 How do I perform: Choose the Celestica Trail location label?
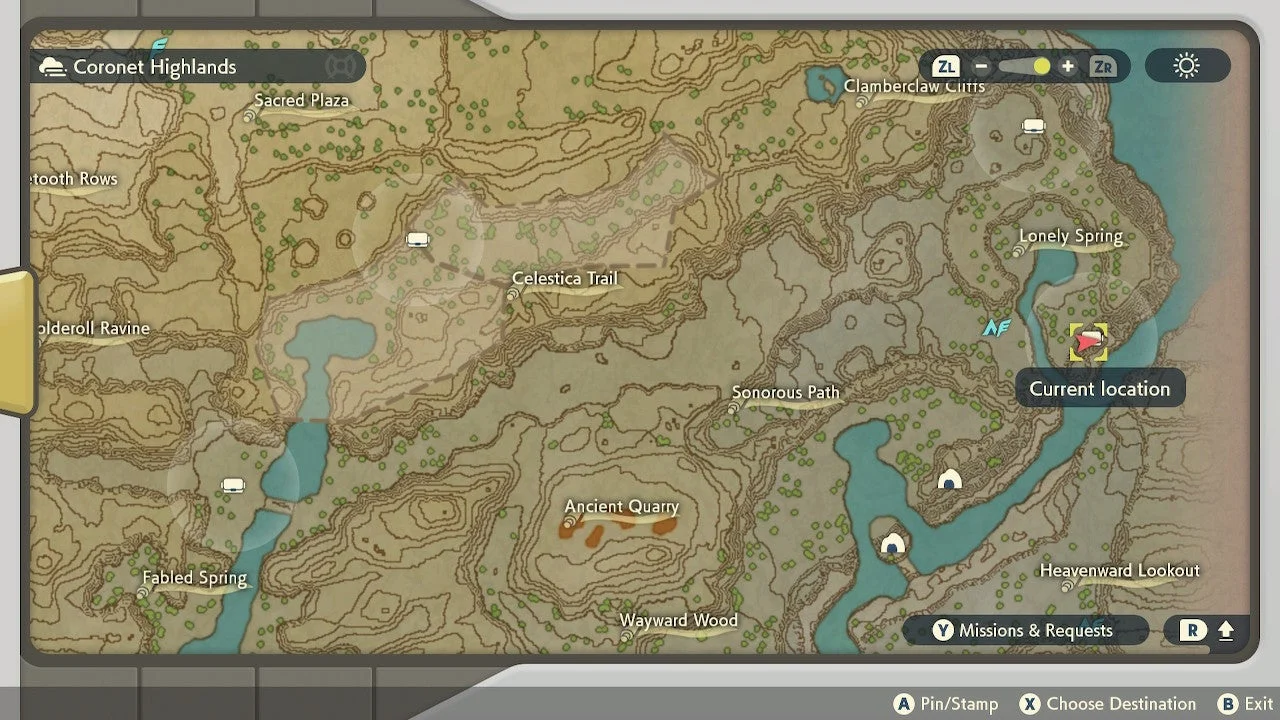565,279
